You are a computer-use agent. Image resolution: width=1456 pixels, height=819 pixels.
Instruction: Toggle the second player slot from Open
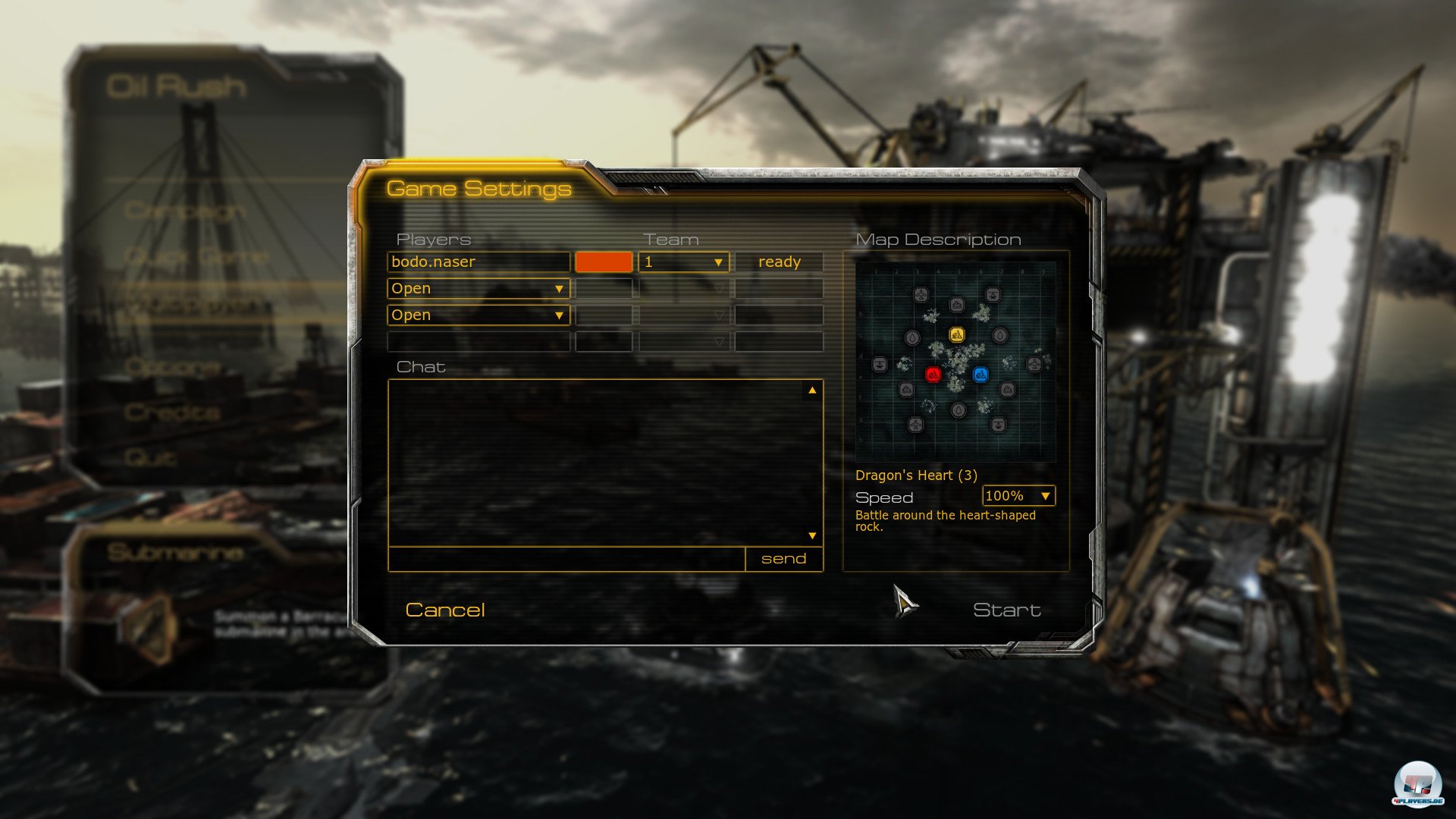coord(478,288)
